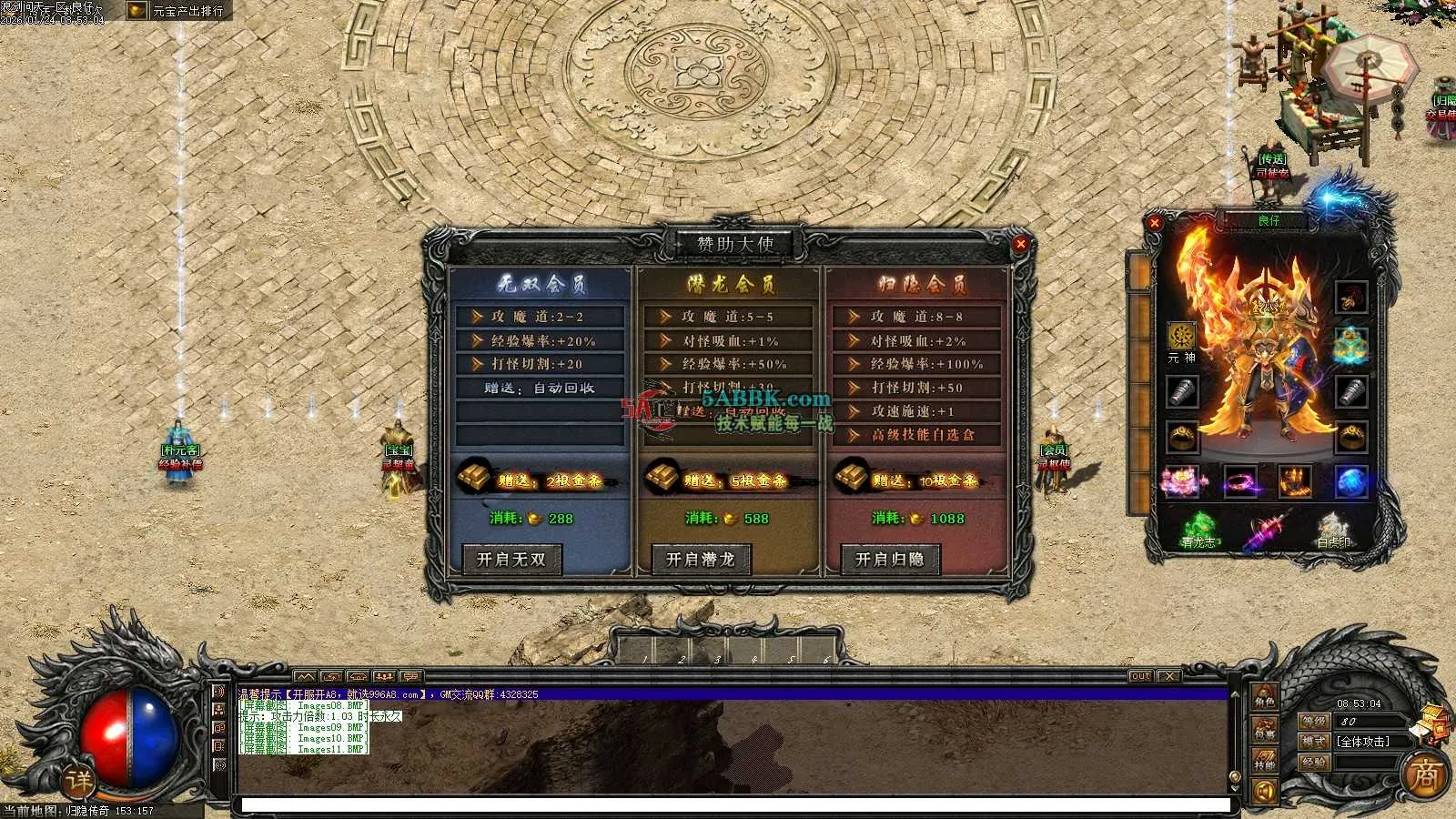Select the pink lotus equipment slot
This screenshot has height=819, width=1456.
tap(1181, 480)
